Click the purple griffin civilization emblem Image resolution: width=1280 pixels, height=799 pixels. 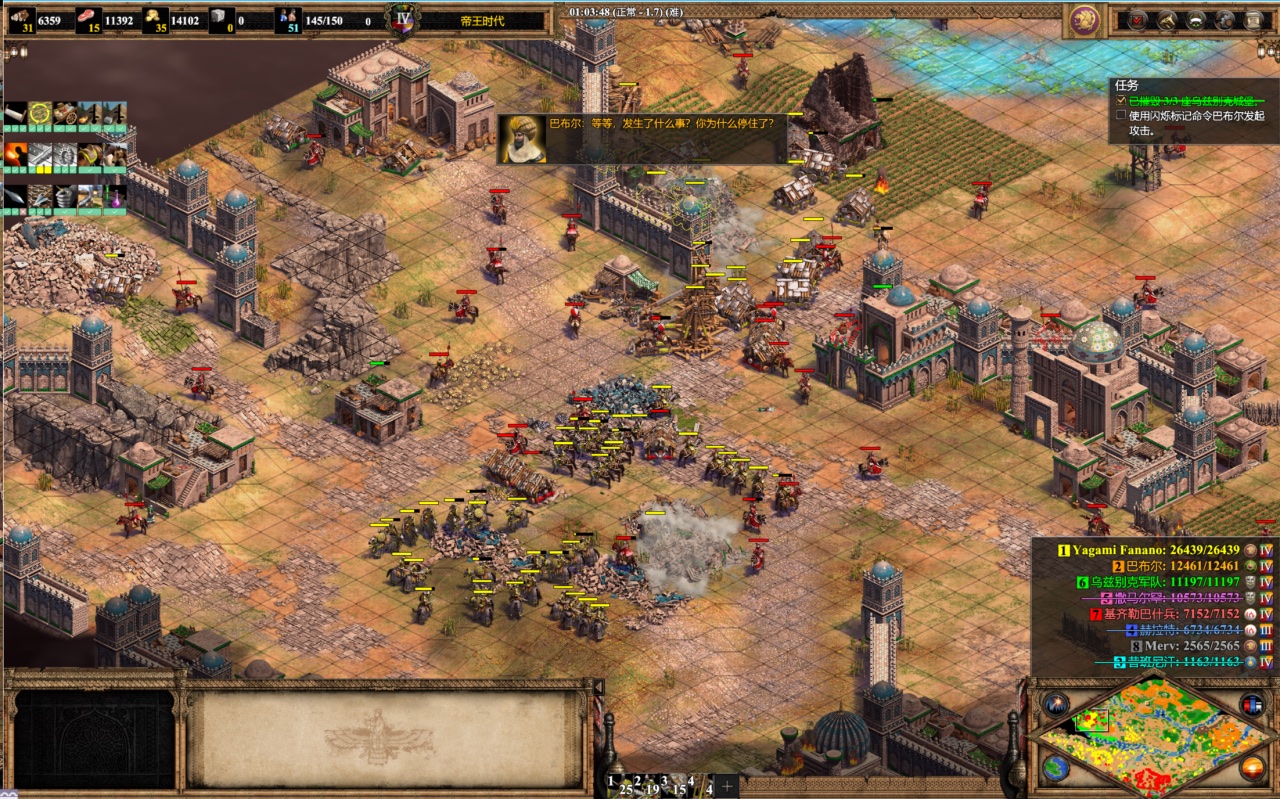[x=1083, y=19]
